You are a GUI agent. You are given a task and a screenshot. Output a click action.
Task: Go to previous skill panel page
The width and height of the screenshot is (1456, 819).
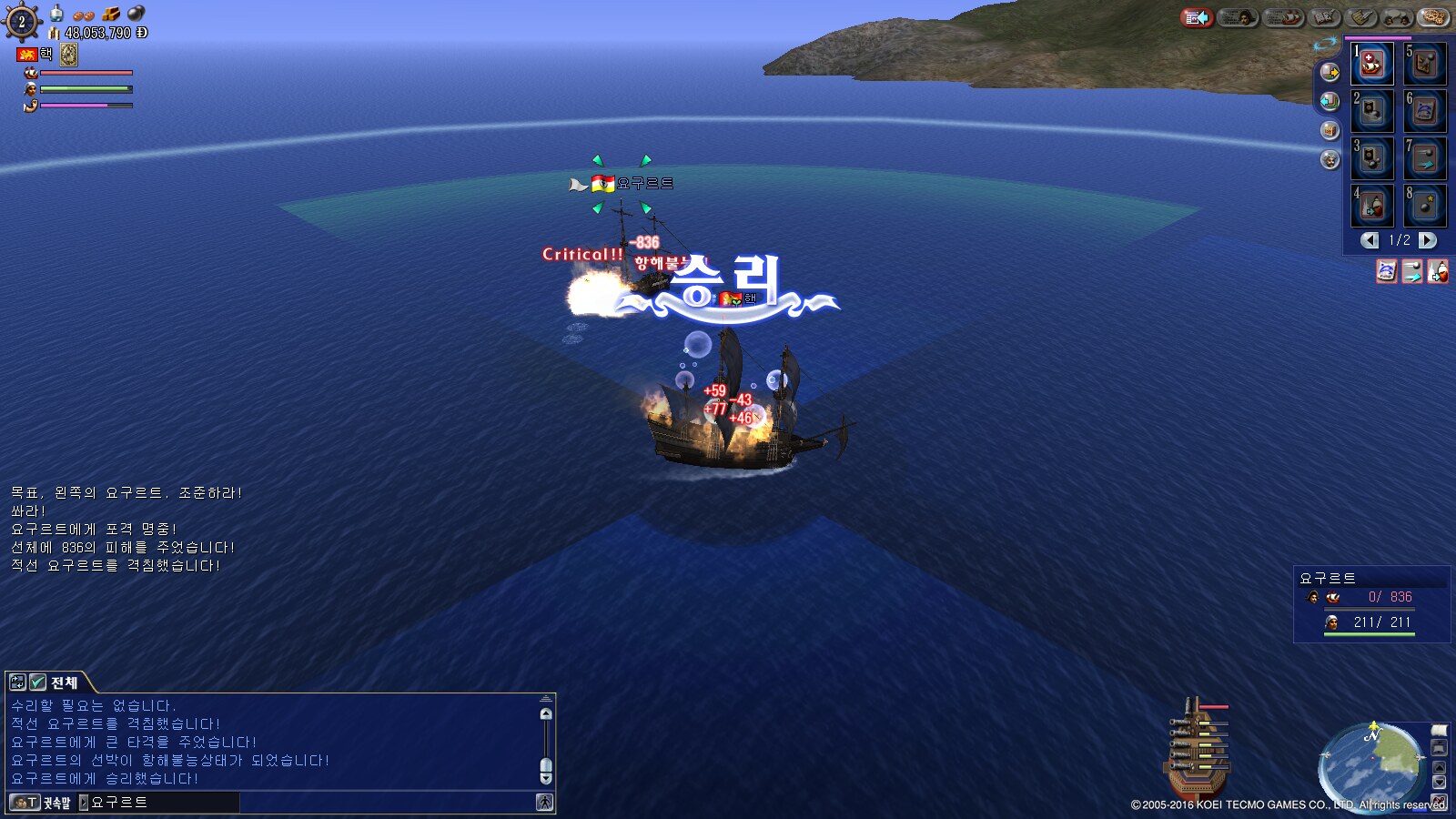[x=1370, y=240]
